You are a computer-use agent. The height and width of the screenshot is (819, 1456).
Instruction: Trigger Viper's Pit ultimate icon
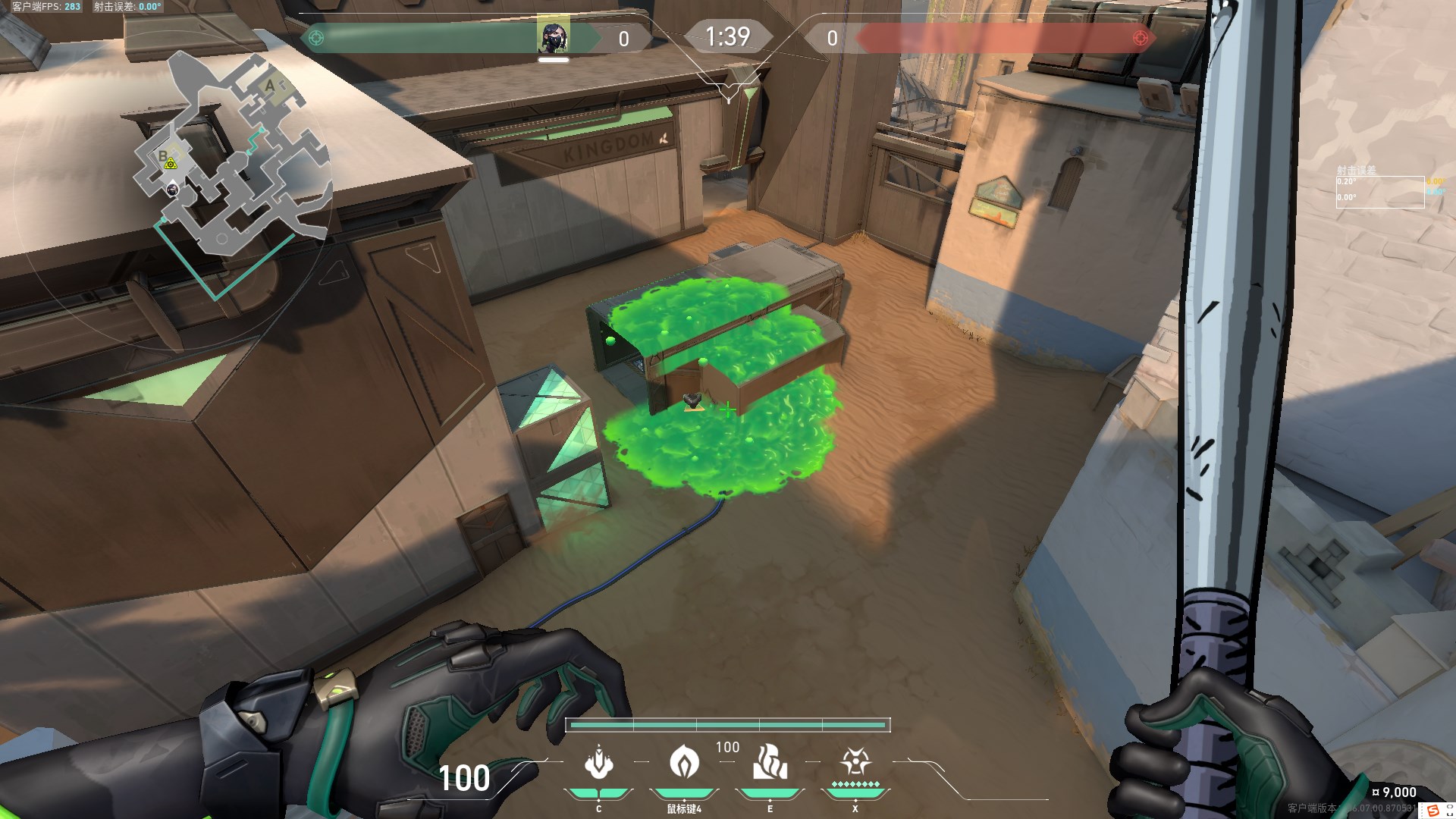[x=855, y=761]
